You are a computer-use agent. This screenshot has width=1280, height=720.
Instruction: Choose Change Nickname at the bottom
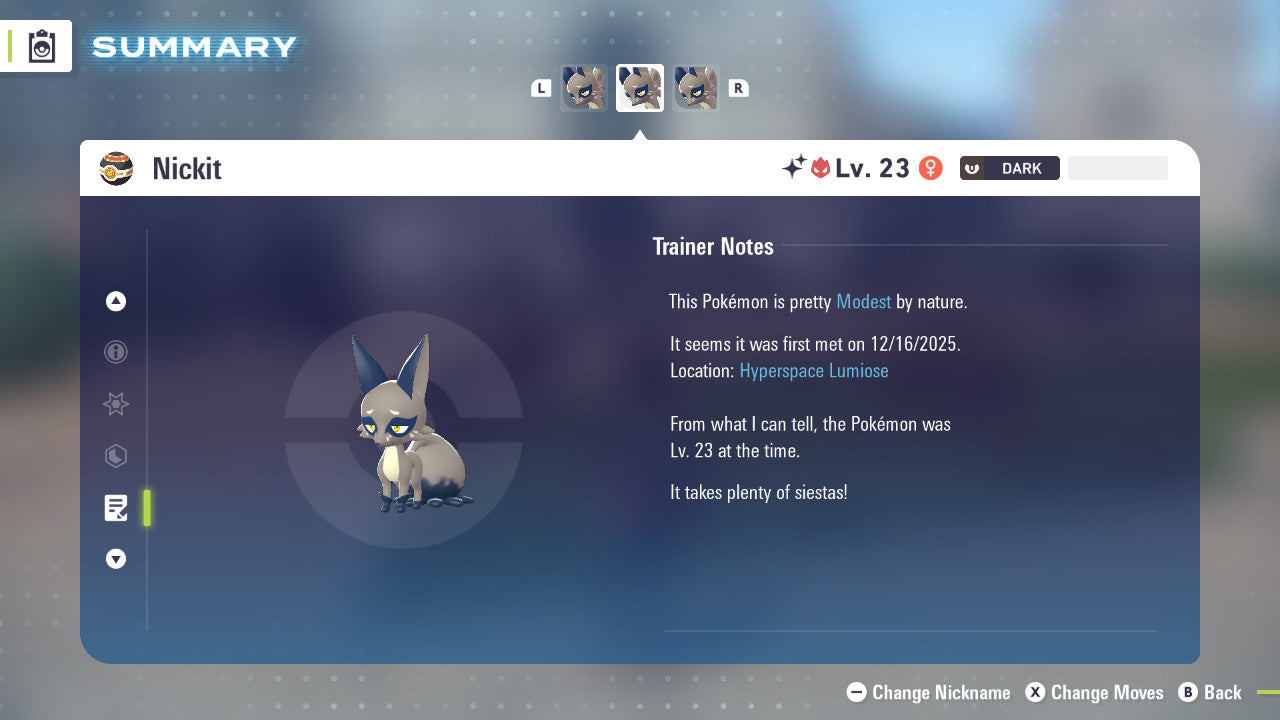point(927,692)
